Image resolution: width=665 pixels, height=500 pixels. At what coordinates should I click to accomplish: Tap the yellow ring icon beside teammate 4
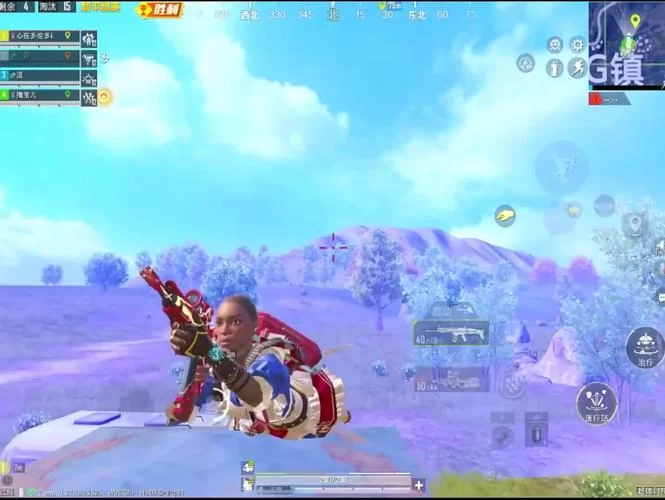click(x=103, y=97)
